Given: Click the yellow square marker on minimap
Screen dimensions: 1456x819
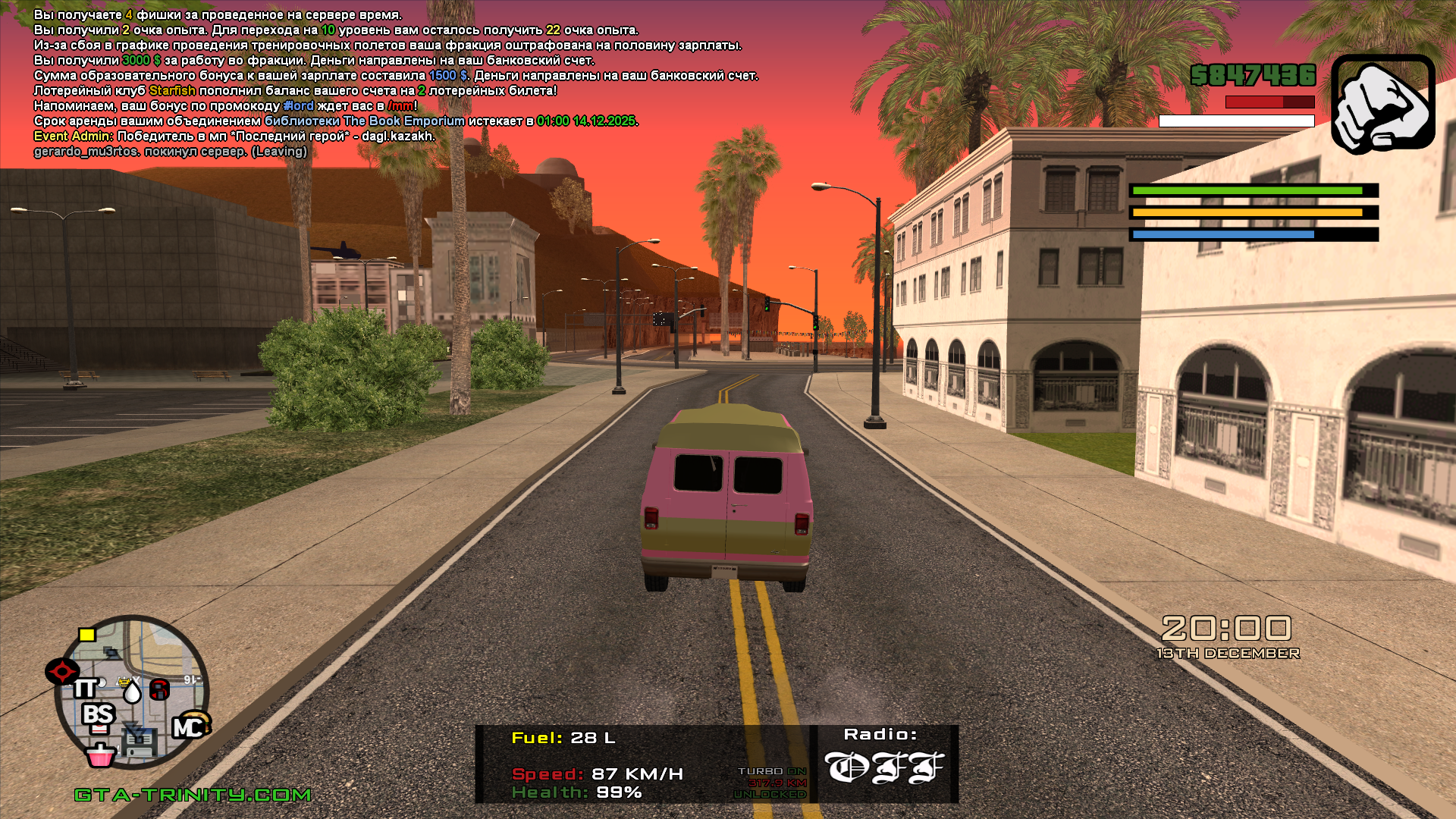Looking at the screenshot, I should click(87, 635).
